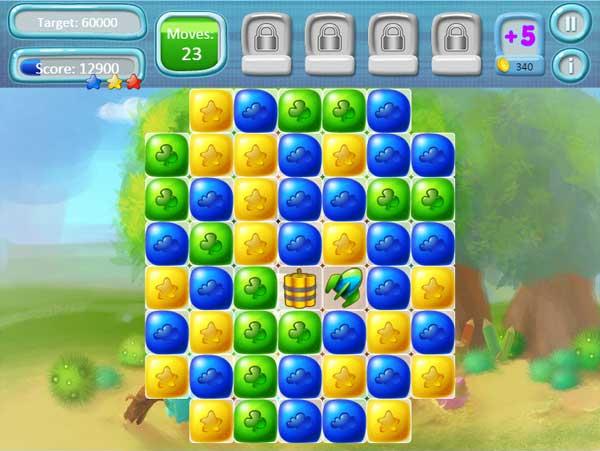The height and width of the screenshot is (451, 600).
Task: Tap the striped barrel bomb tile
Action: 299,288
